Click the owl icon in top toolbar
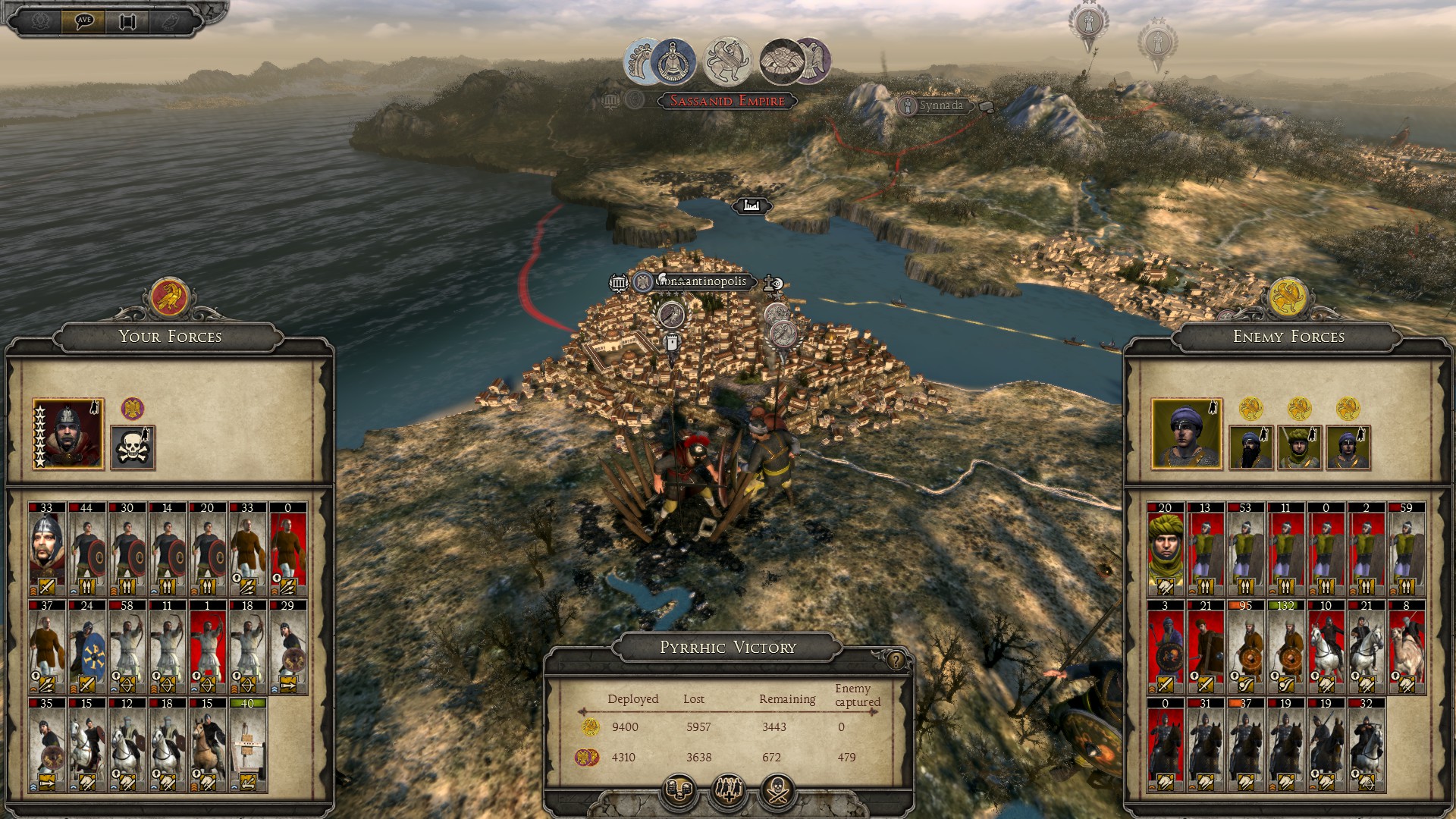 [171, 21]
